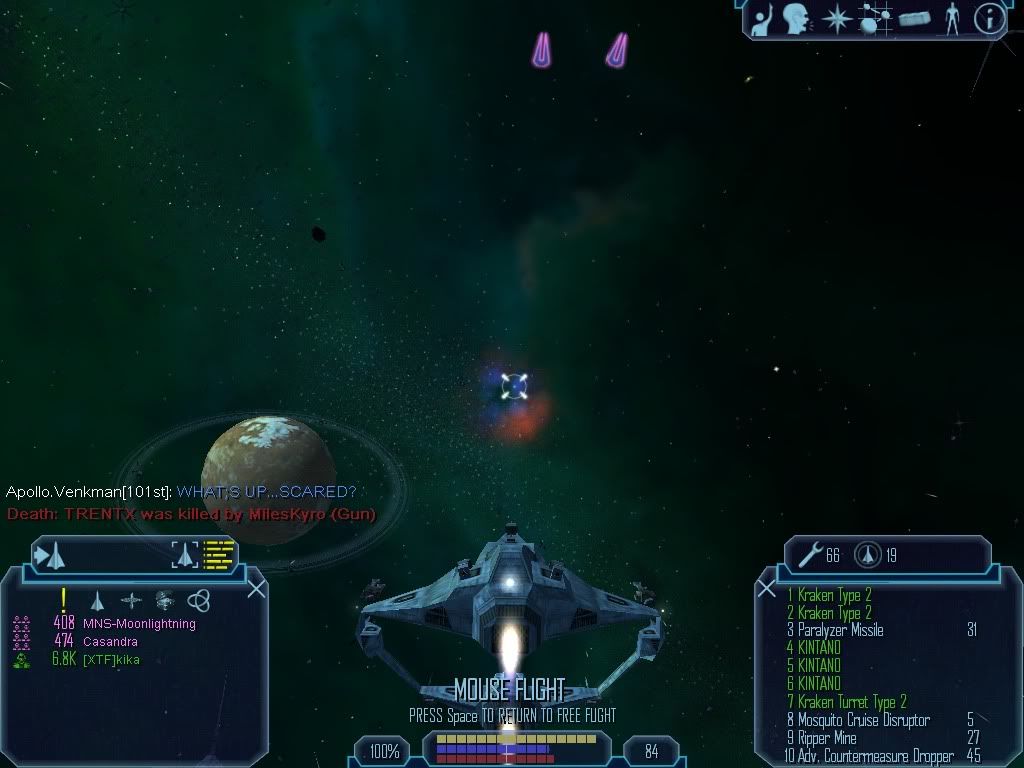
Task: Show the interlocked rings contact filter
Action: (199, 600)
